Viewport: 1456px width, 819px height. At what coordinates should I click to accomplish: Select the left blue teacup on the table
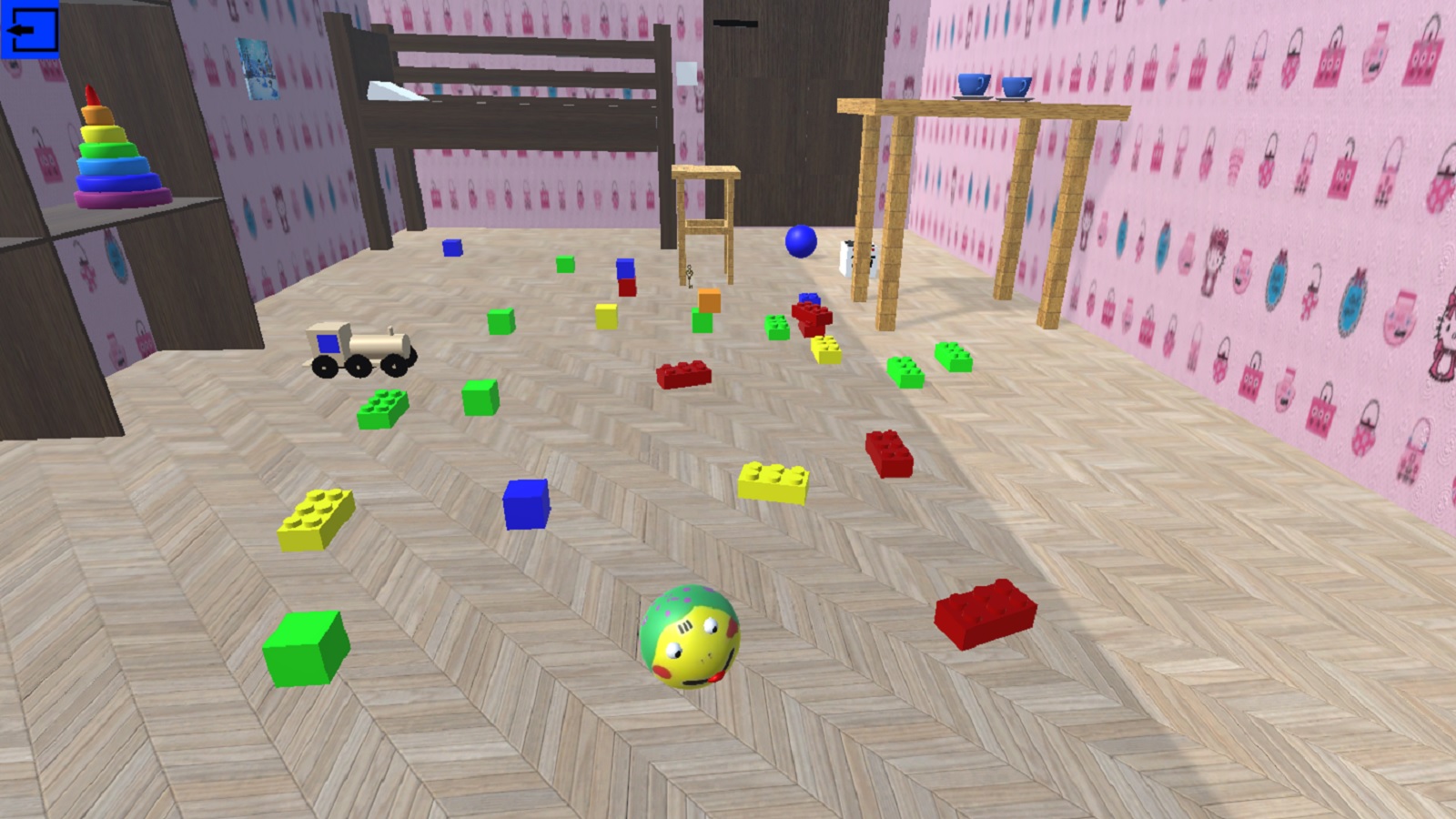(x=974, y=86)
